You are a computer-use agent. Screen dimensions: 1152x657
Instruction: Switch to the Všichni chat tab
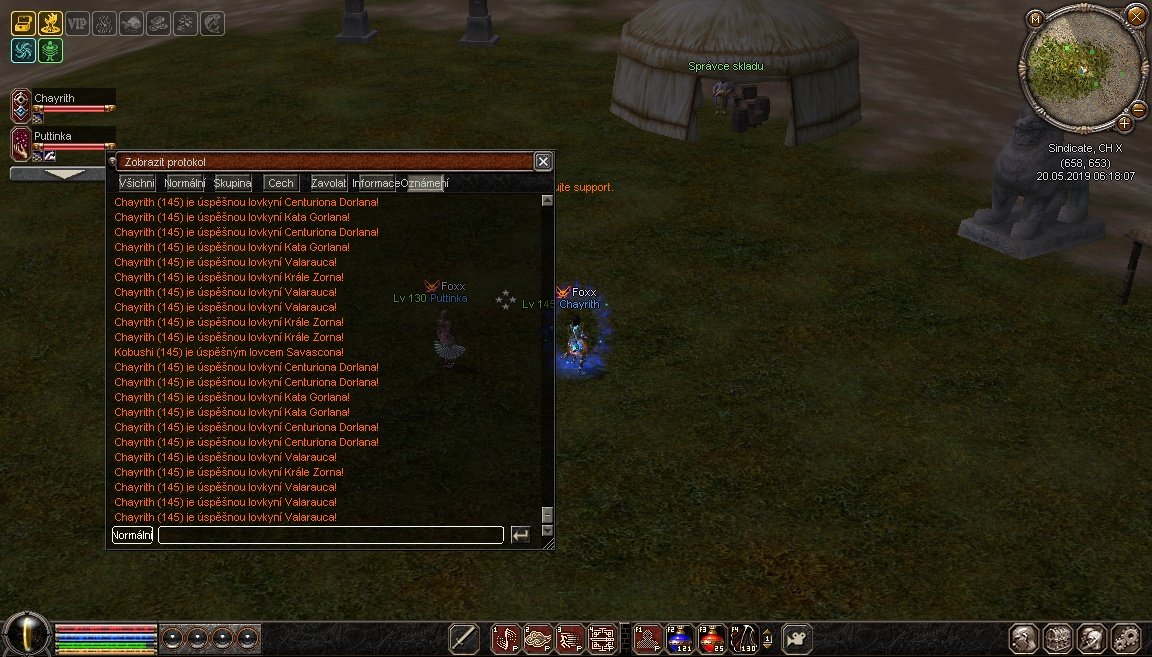(x=137, y=183)
